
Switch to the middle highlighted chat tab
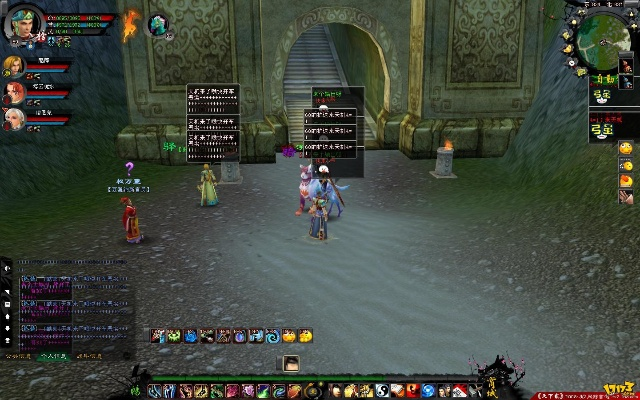52,355
